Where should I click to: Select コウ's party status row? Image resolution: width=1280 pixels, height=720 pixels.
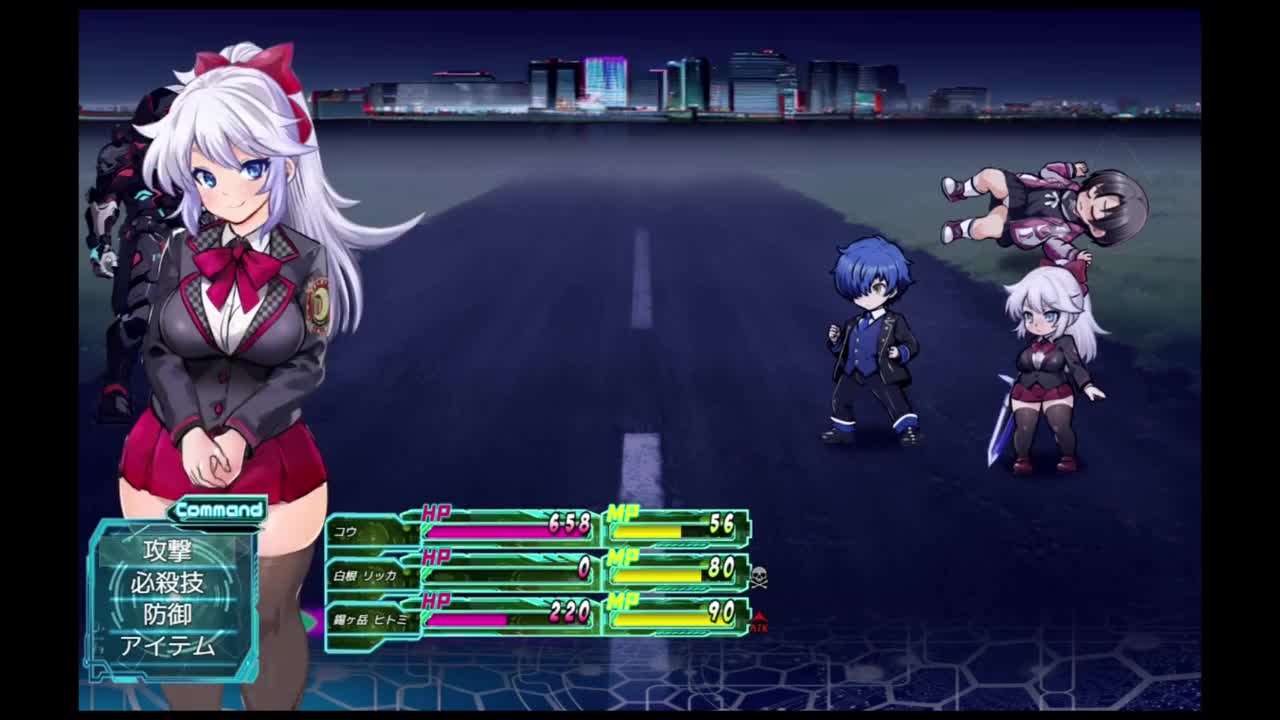(x=538, y=528)
